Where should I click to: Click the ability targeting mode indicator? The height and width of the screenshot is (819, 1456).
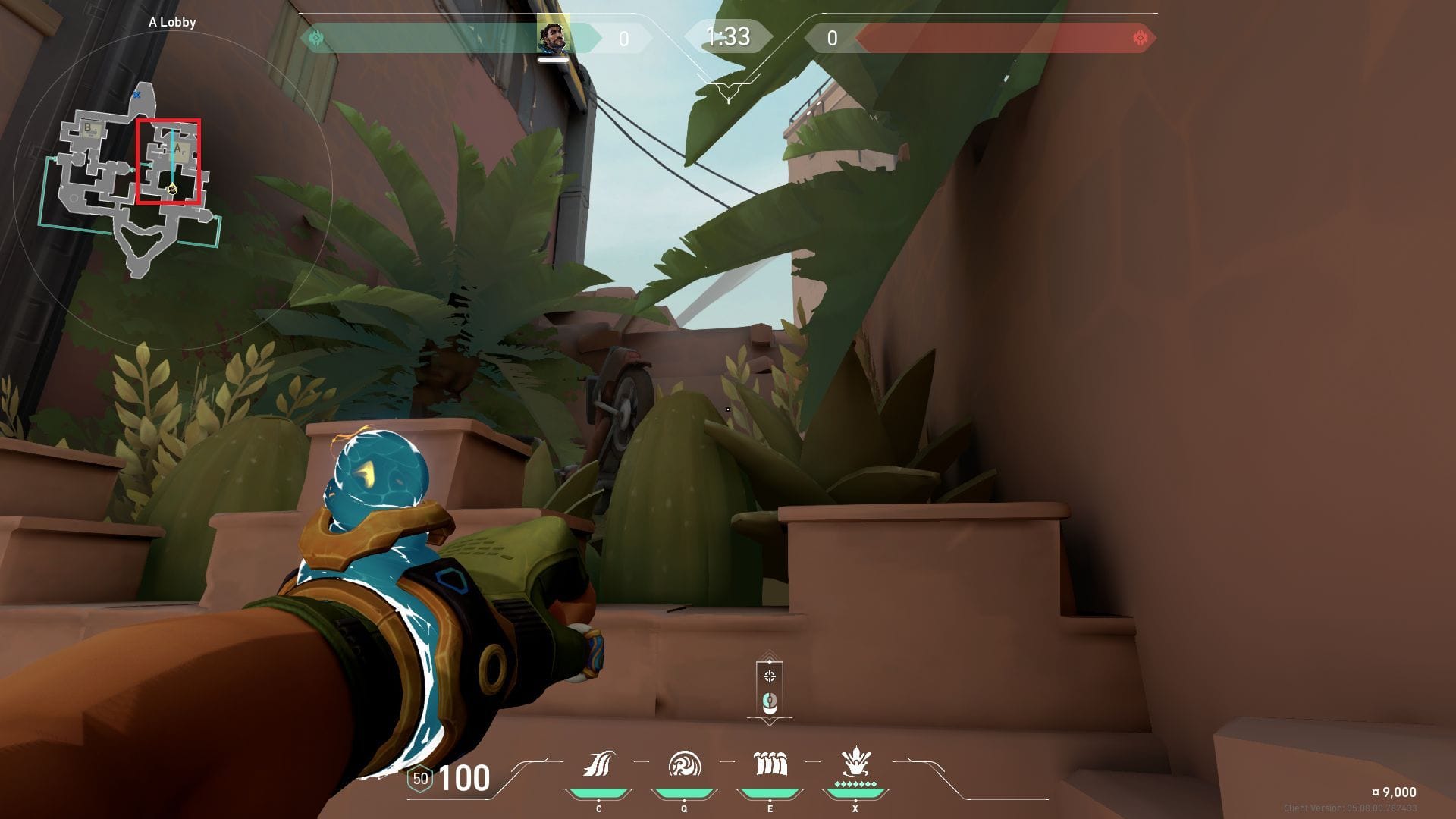click(770, 689)
